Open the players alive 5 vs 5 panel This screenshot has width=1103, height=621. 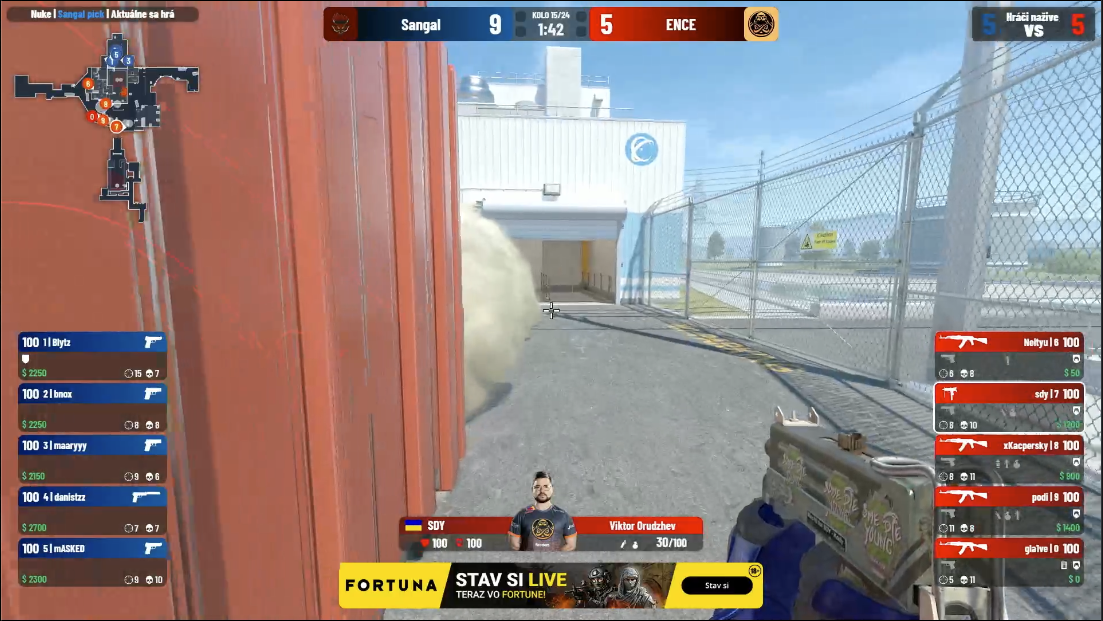tap(1033, 25)
